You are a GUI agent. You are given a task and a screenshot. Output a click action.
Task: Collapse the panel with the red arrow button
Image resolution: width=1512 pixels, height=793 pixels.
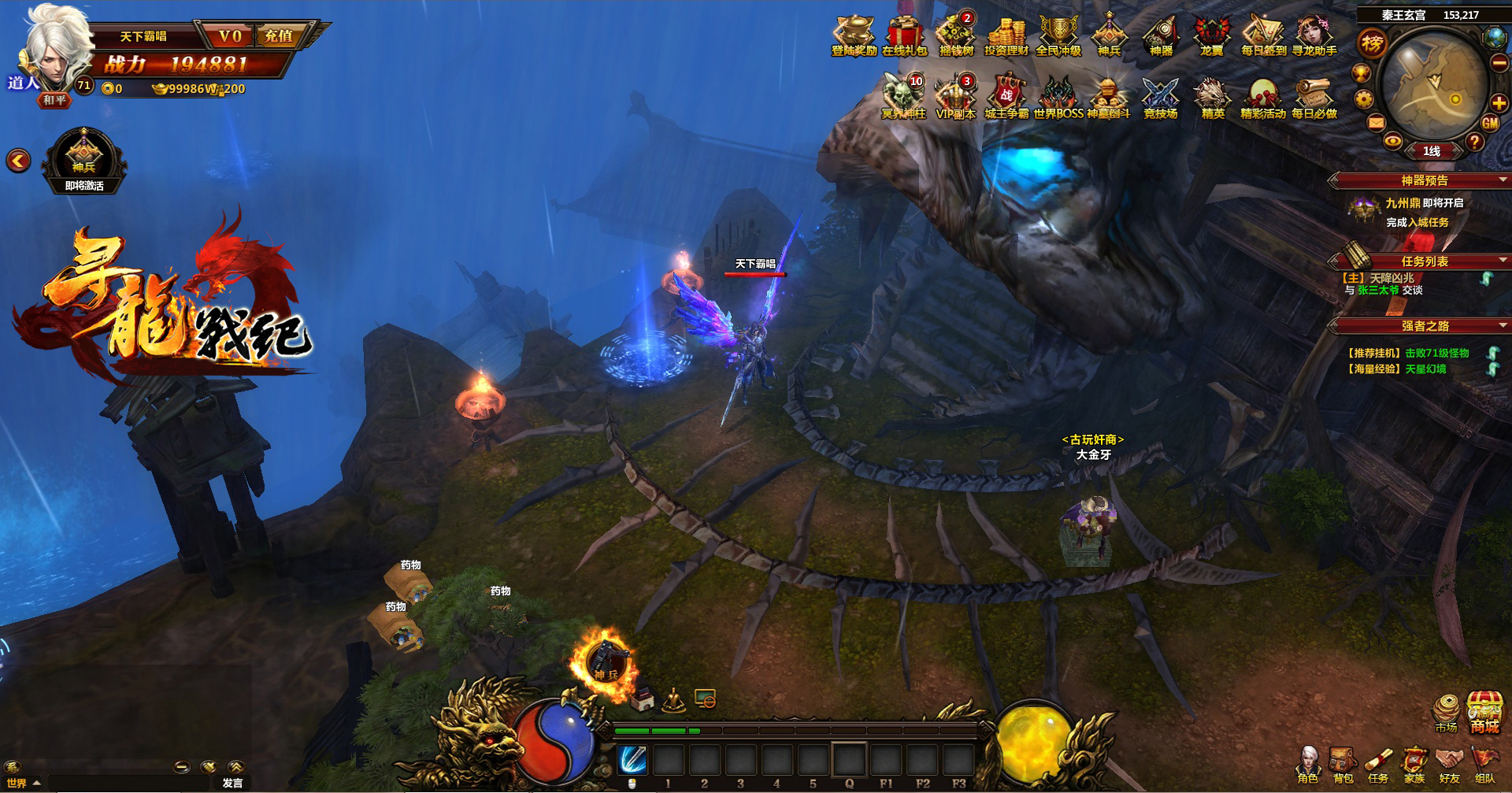pos(18,161)
